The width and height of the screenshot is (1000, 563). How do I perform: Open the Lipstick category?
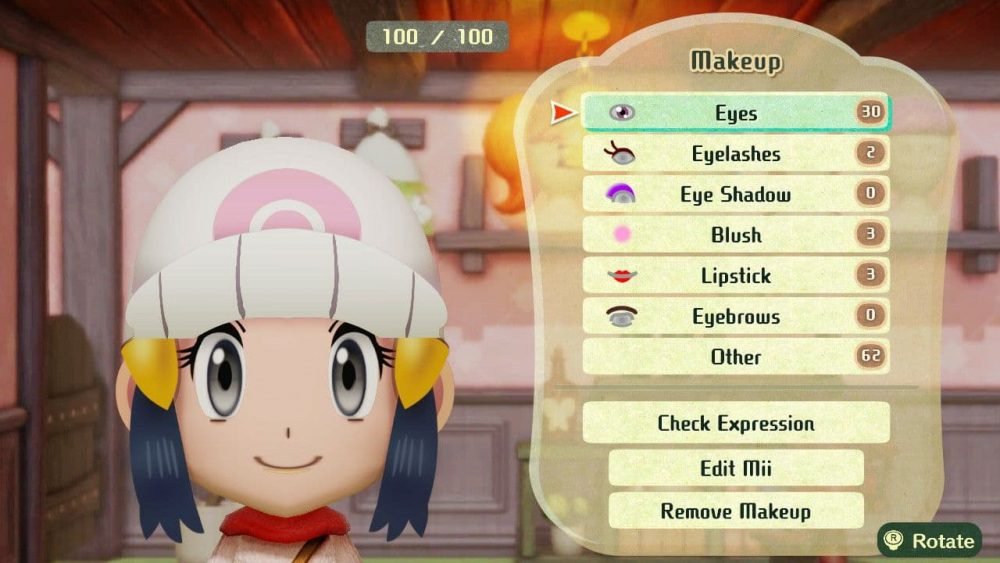(x=735, y=276)
